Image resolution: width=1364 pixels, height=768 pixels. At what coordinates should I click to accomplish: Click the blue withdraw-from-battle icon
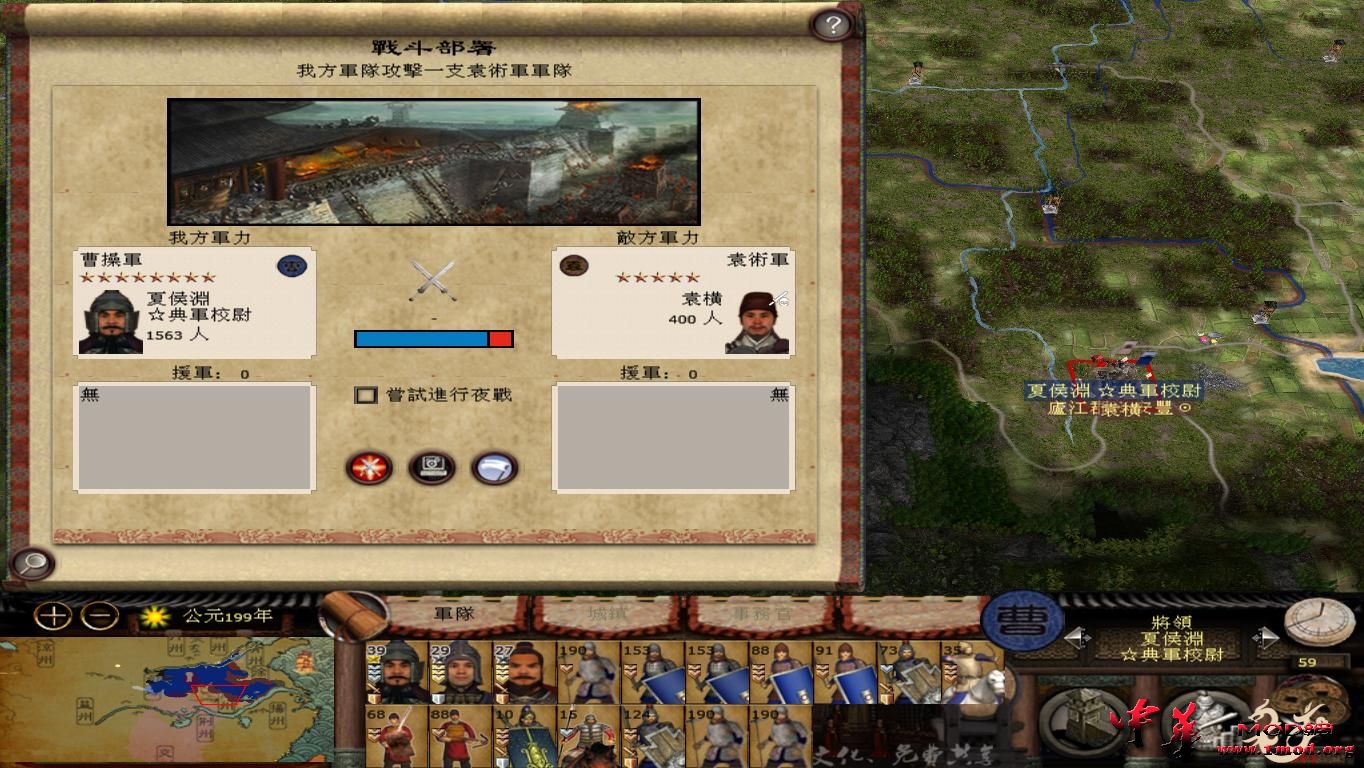click(491, 469)
